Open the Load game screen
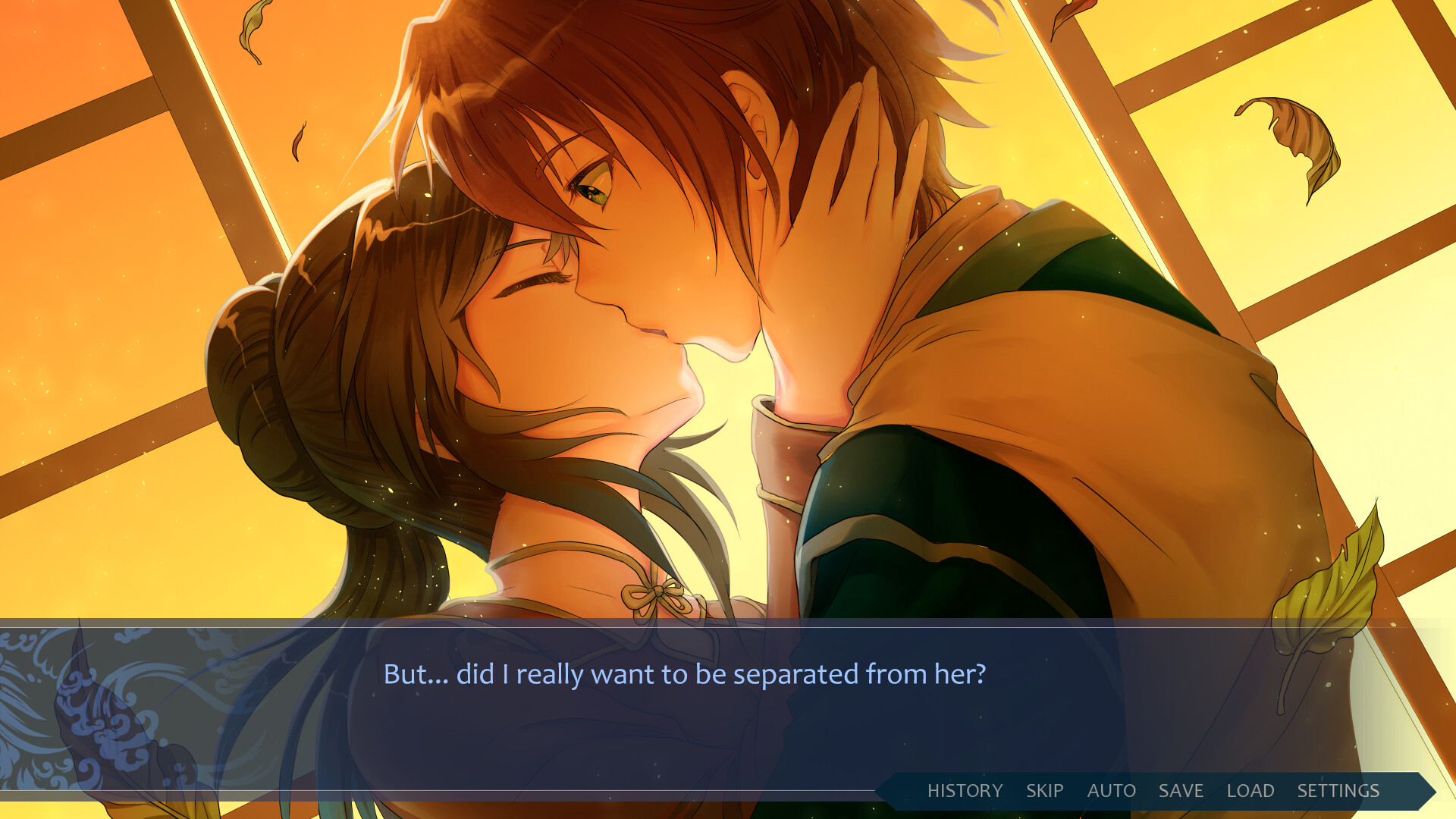Viewport: 1456px width, 819px height. point(1250,791)
